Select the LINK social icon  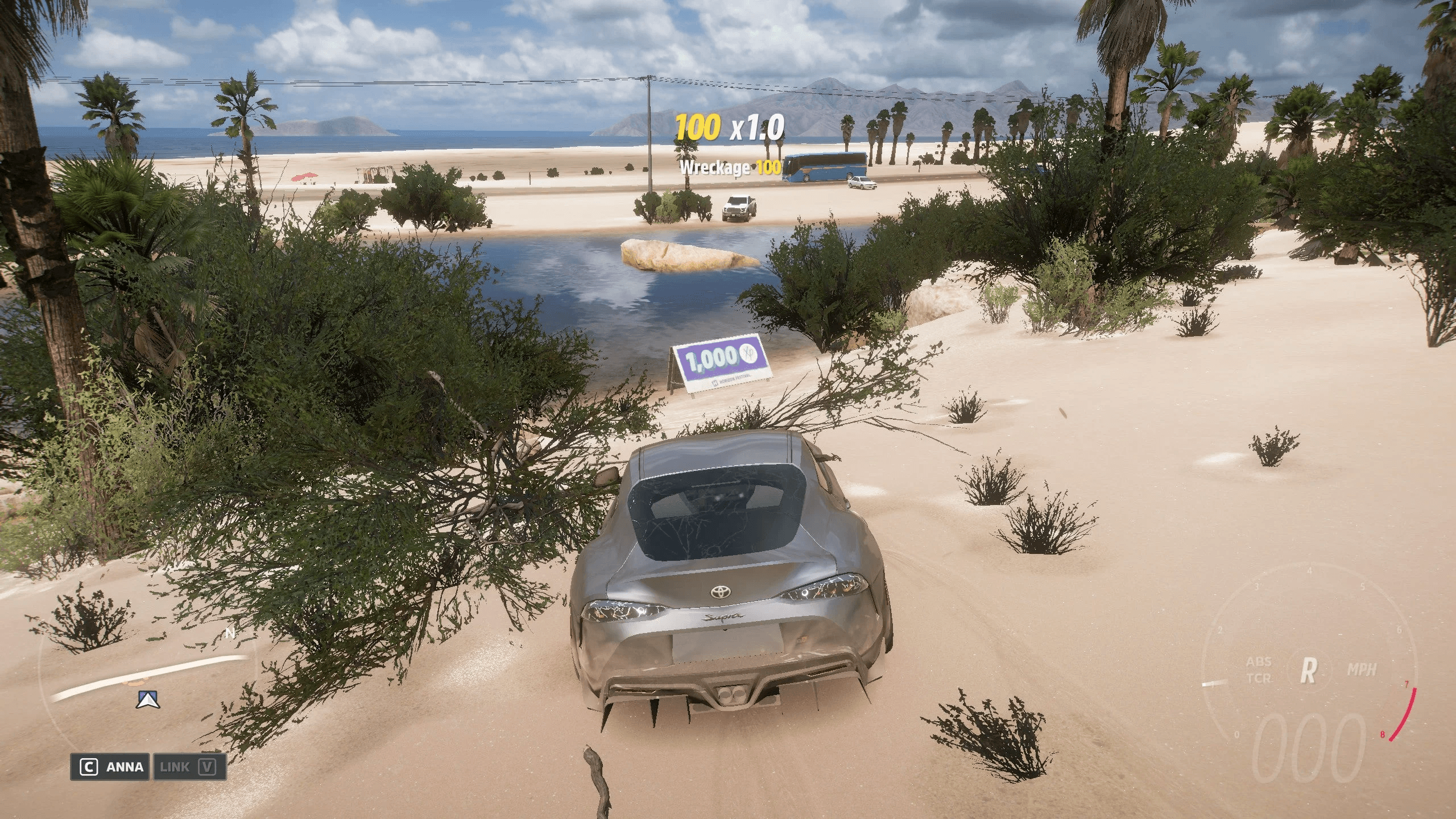176,767
